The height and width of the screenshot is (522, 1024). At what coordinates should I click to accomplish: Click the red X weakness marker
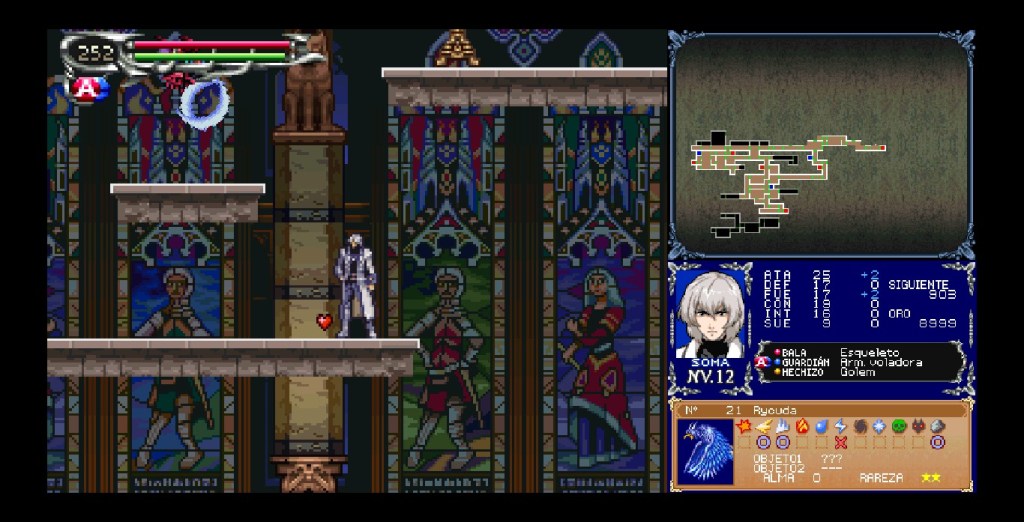click(840, 442)
